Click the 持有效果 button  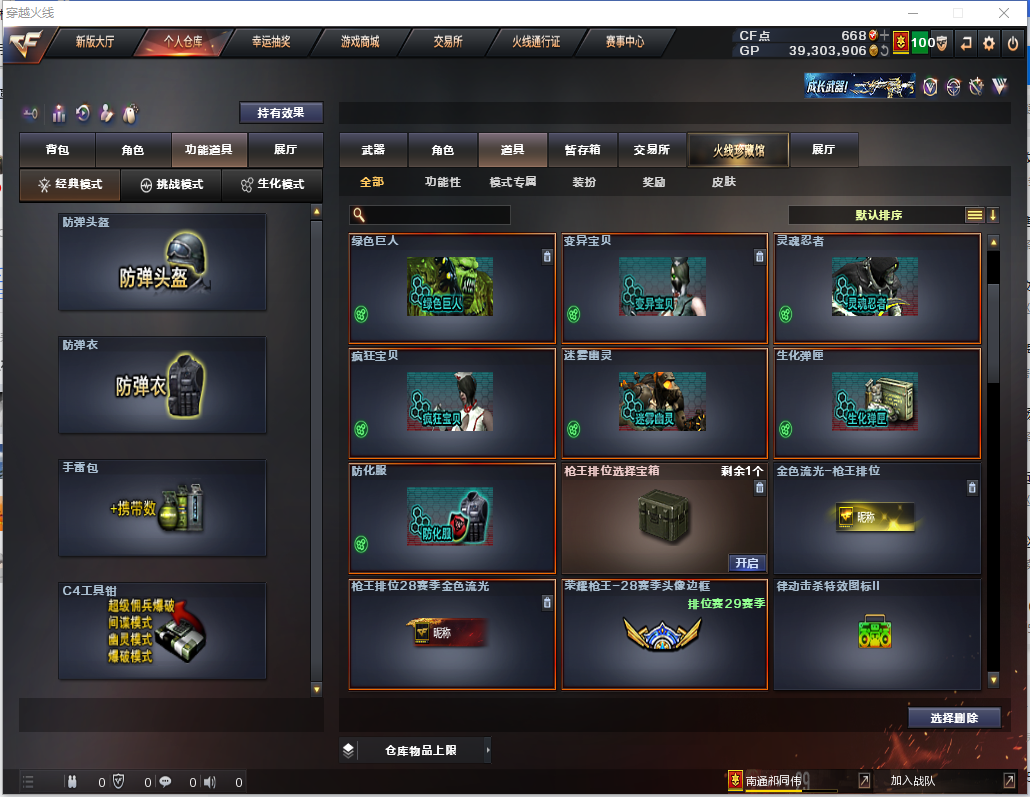(x=281, y=113)
